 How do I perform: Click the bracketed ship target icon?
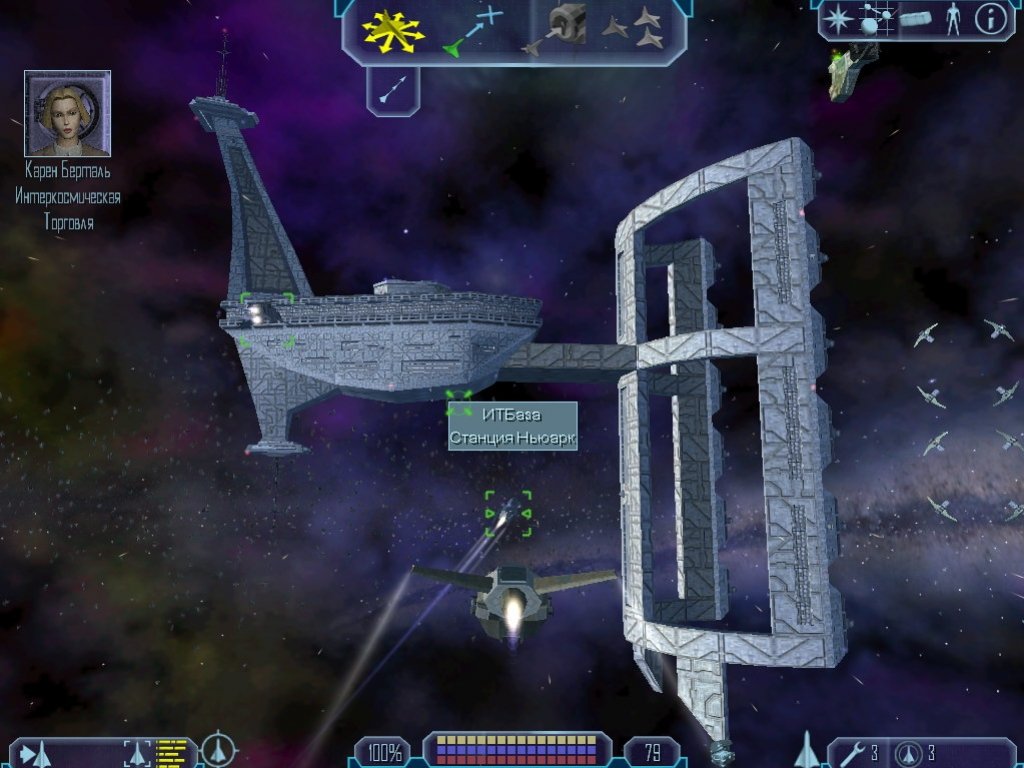tap(137, 752)
